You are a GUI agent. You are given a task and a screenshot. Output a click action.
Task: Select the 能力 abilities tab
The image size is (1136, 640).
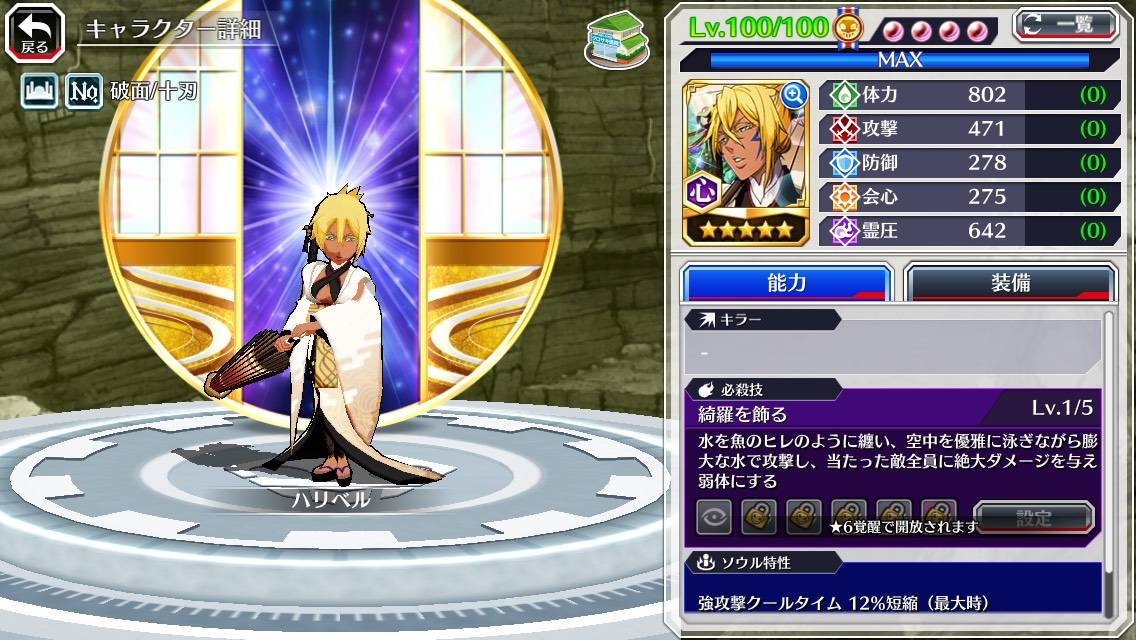pyautogui.click(x=786, y=283)
